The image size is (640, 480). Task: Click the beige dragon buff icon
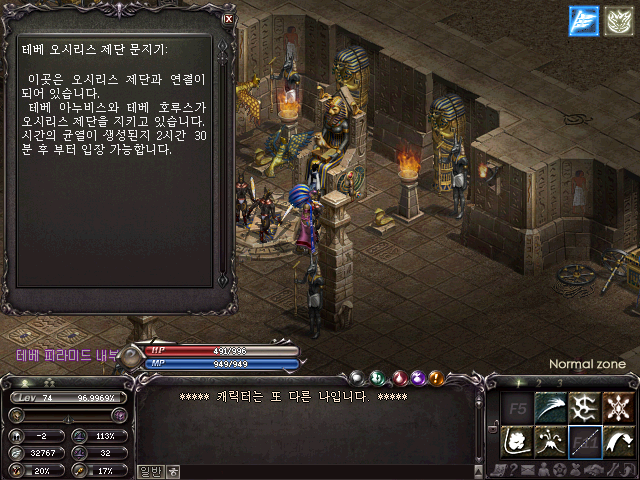click(x=616, y=21)
